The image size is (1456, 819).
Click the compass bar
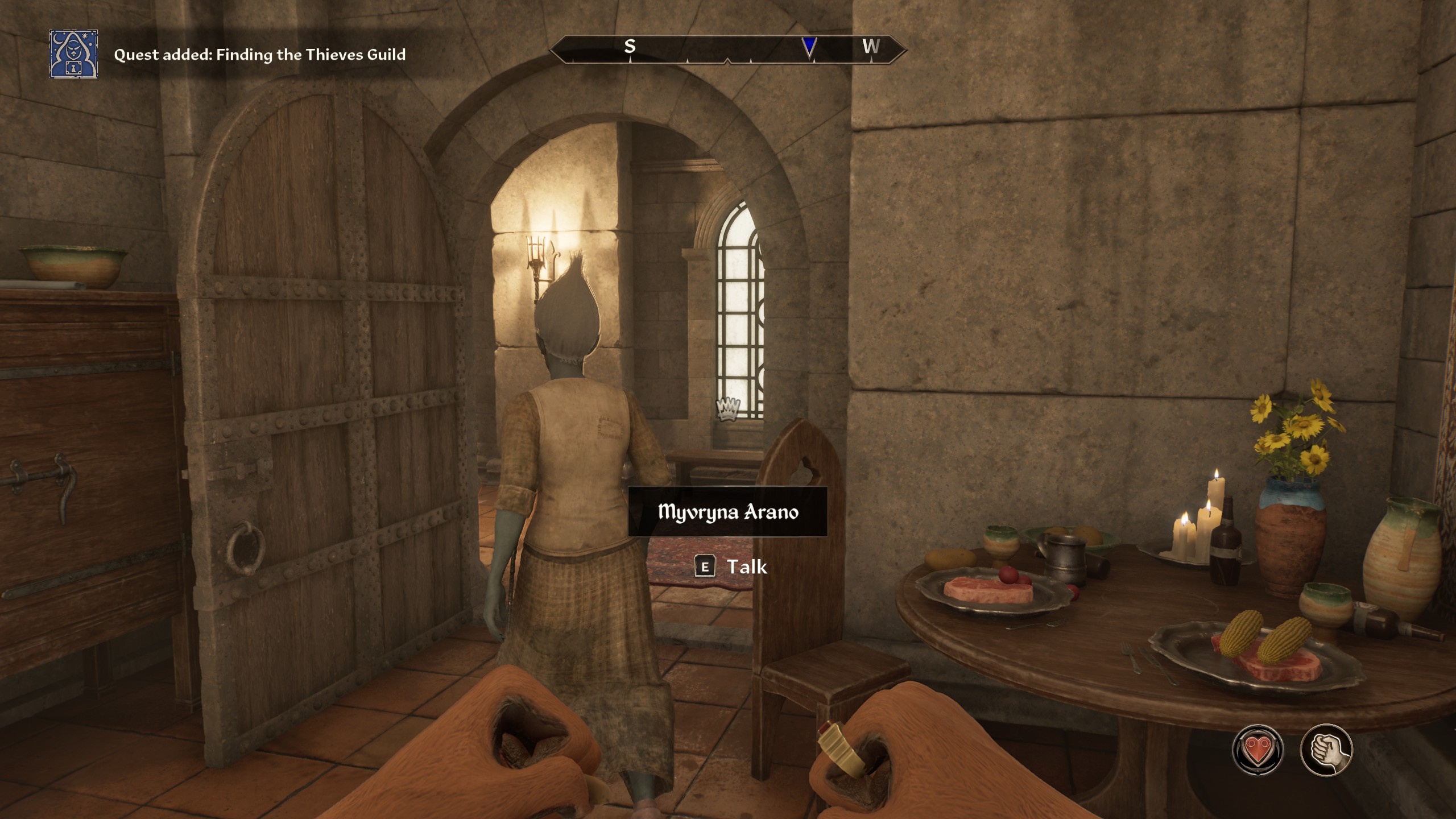pos(727,49)
